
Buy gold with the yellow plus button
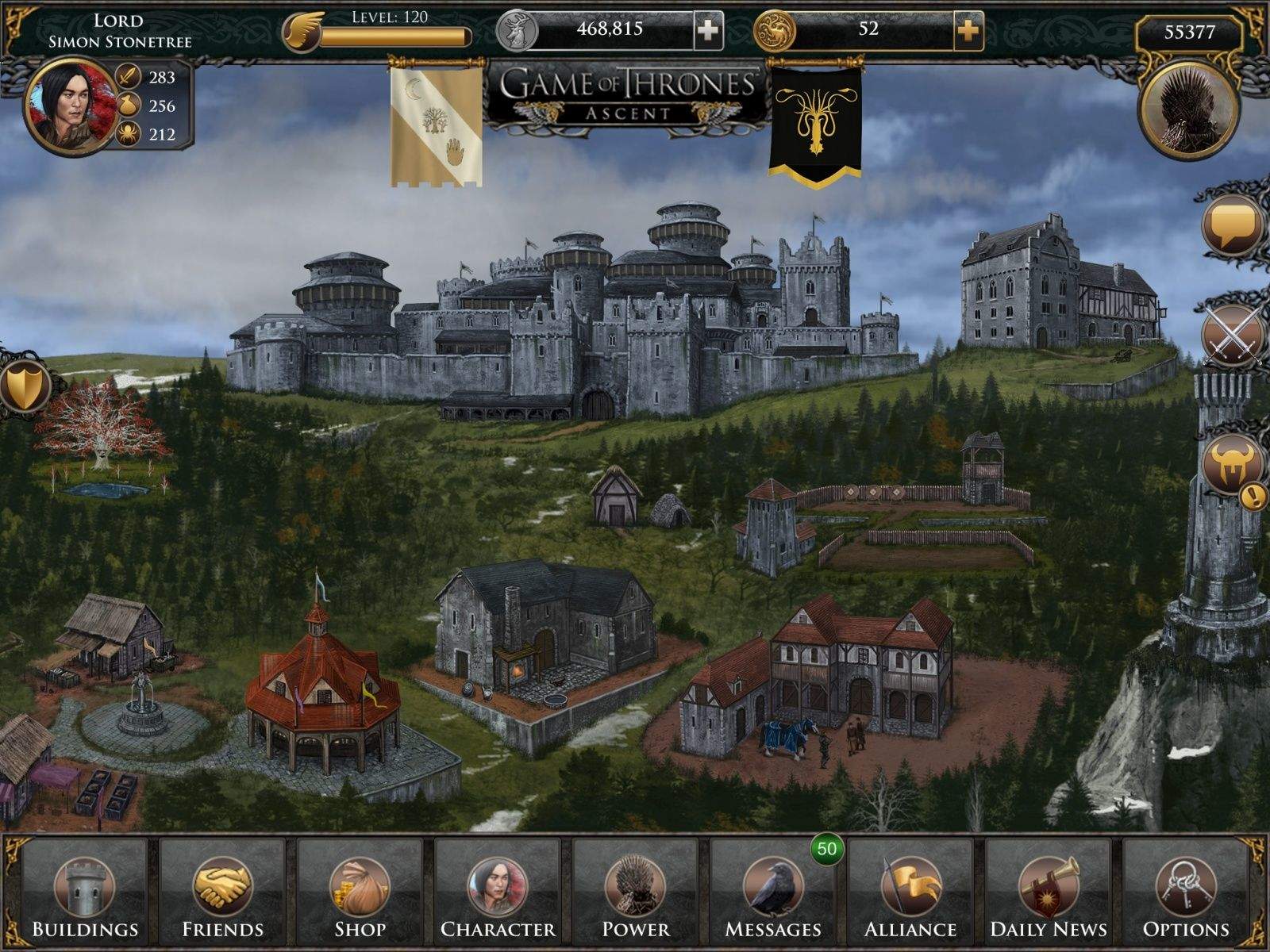968,31
